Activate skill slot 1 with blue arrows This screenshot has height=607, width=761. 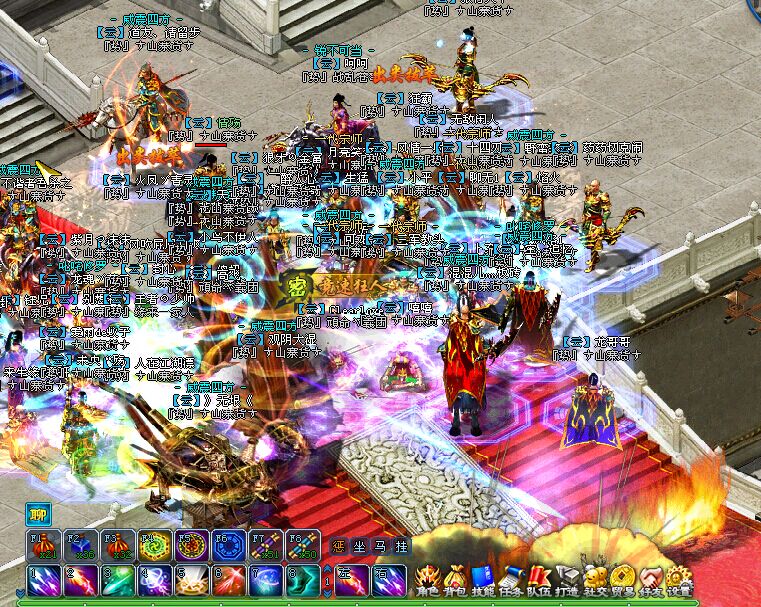click(x=45, y=581)
